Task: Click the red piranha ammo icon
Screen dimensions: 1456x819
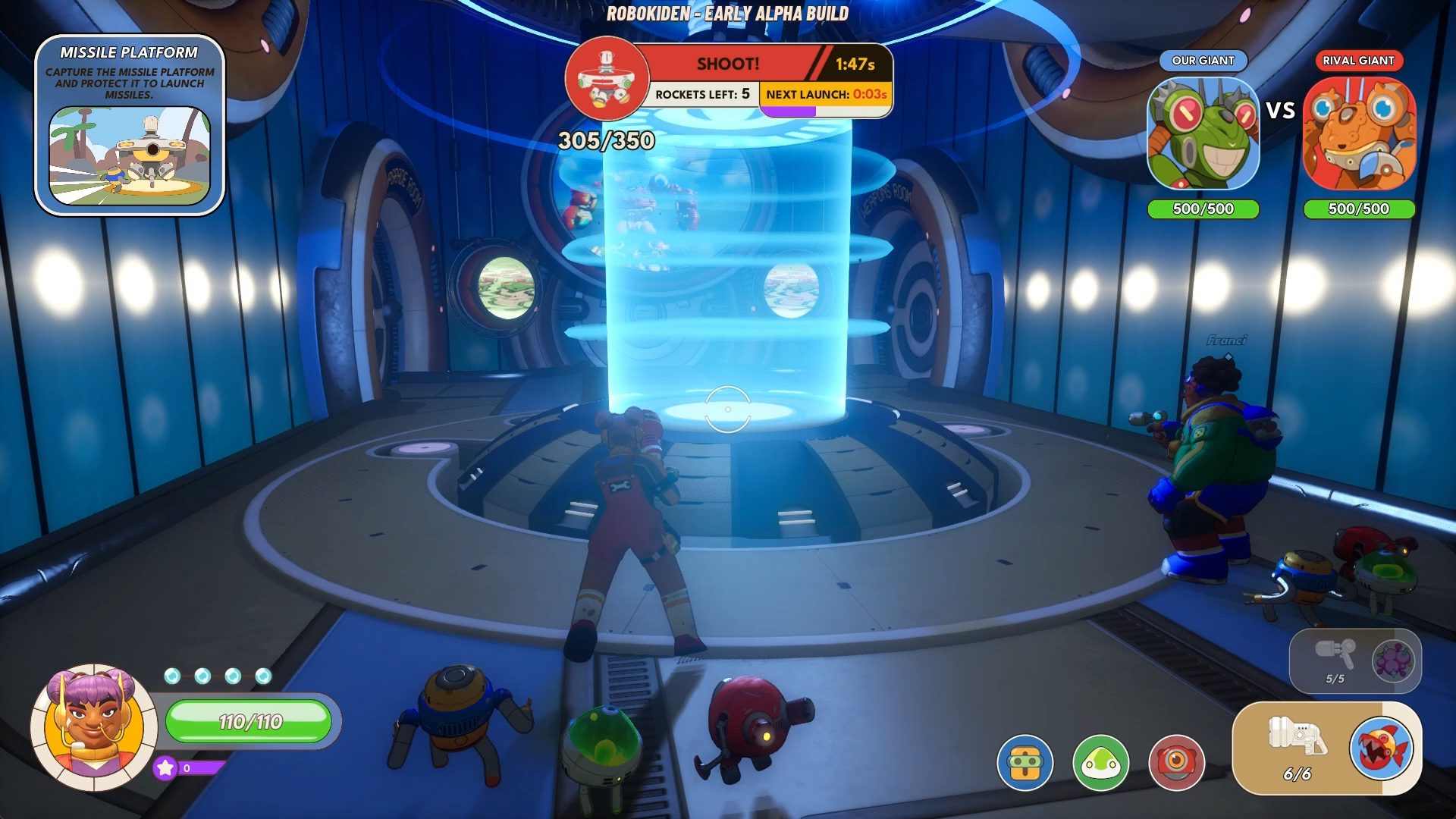Action: coord(1381,748)
